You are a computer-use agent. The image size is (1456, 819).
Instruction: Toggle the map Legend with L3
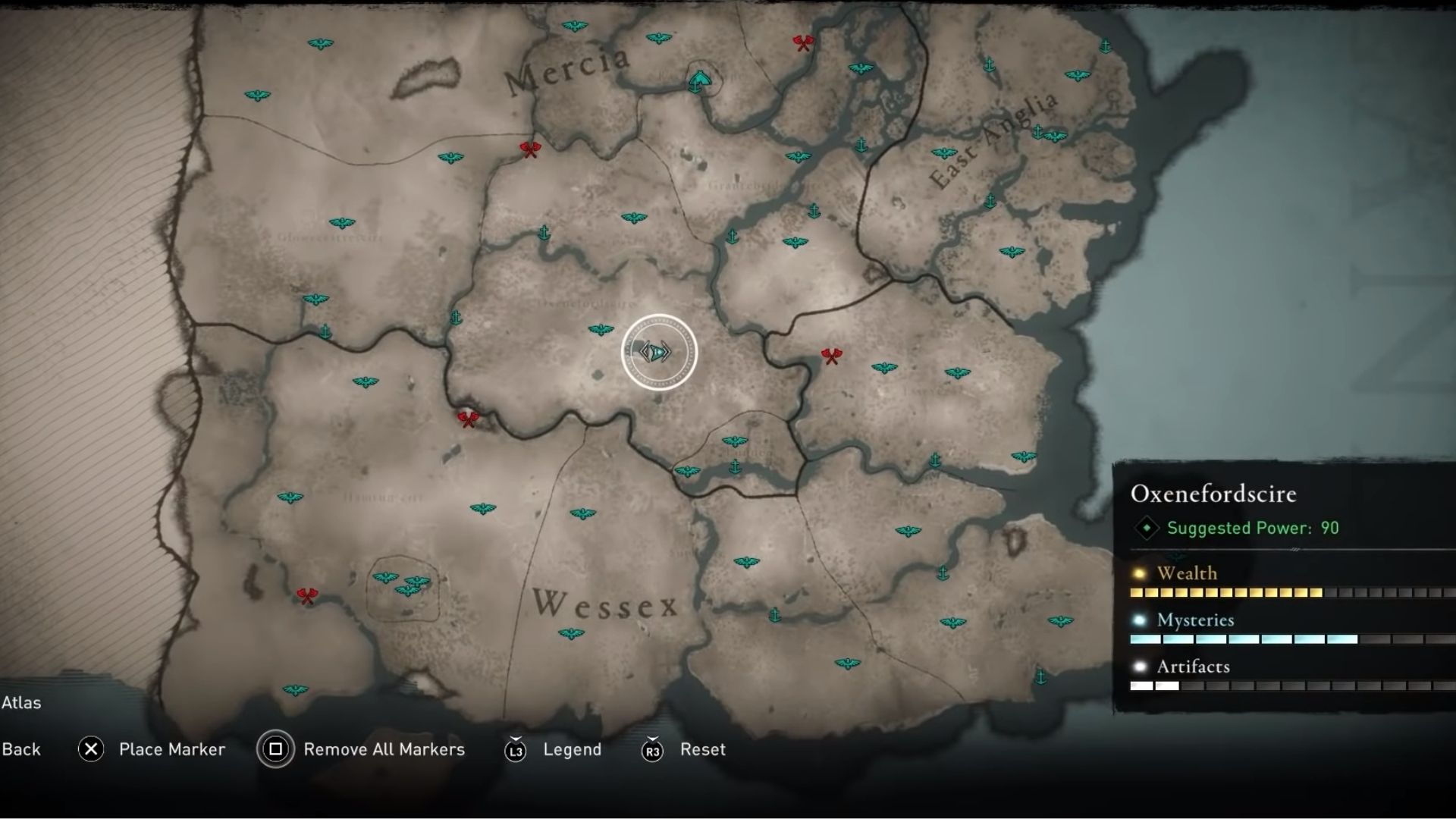pyautogui.click(x=516, y=749)
